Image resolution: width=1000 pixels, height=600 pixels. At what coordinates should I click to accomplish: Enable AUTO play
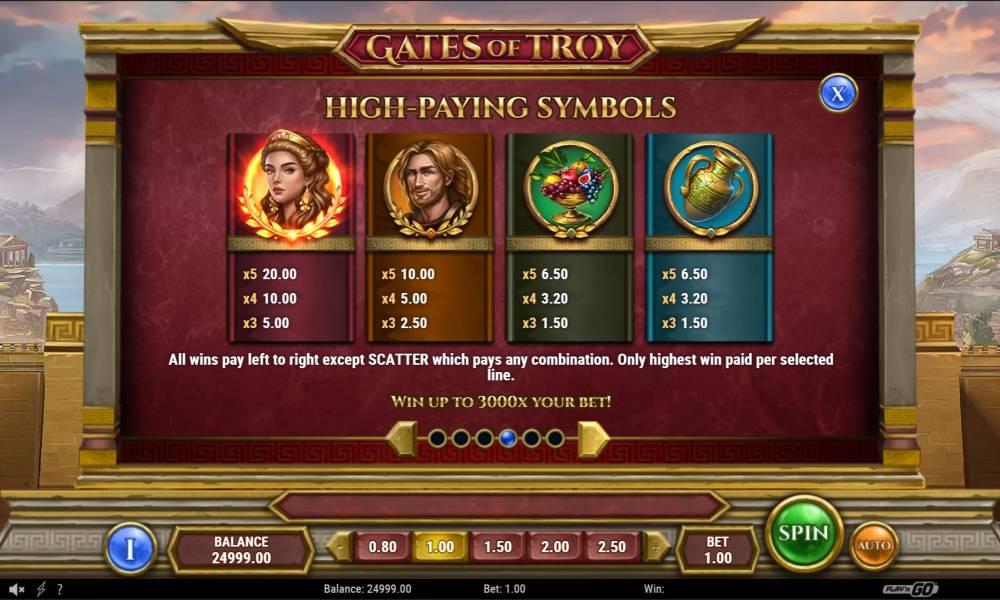[x=873, y=546]
